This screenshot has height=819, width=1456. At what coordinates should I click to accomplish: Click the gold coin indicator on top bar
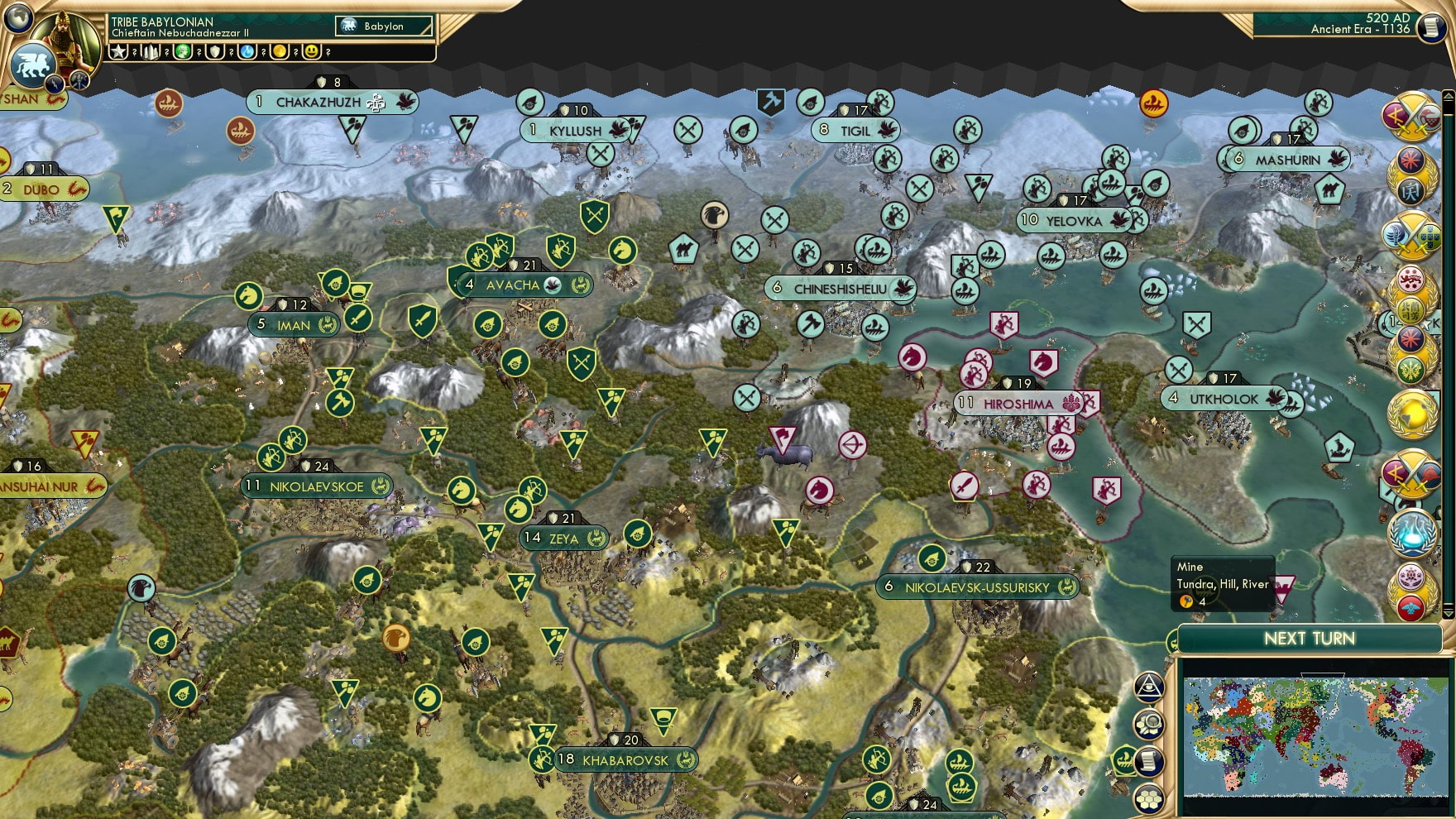(280, 53)
